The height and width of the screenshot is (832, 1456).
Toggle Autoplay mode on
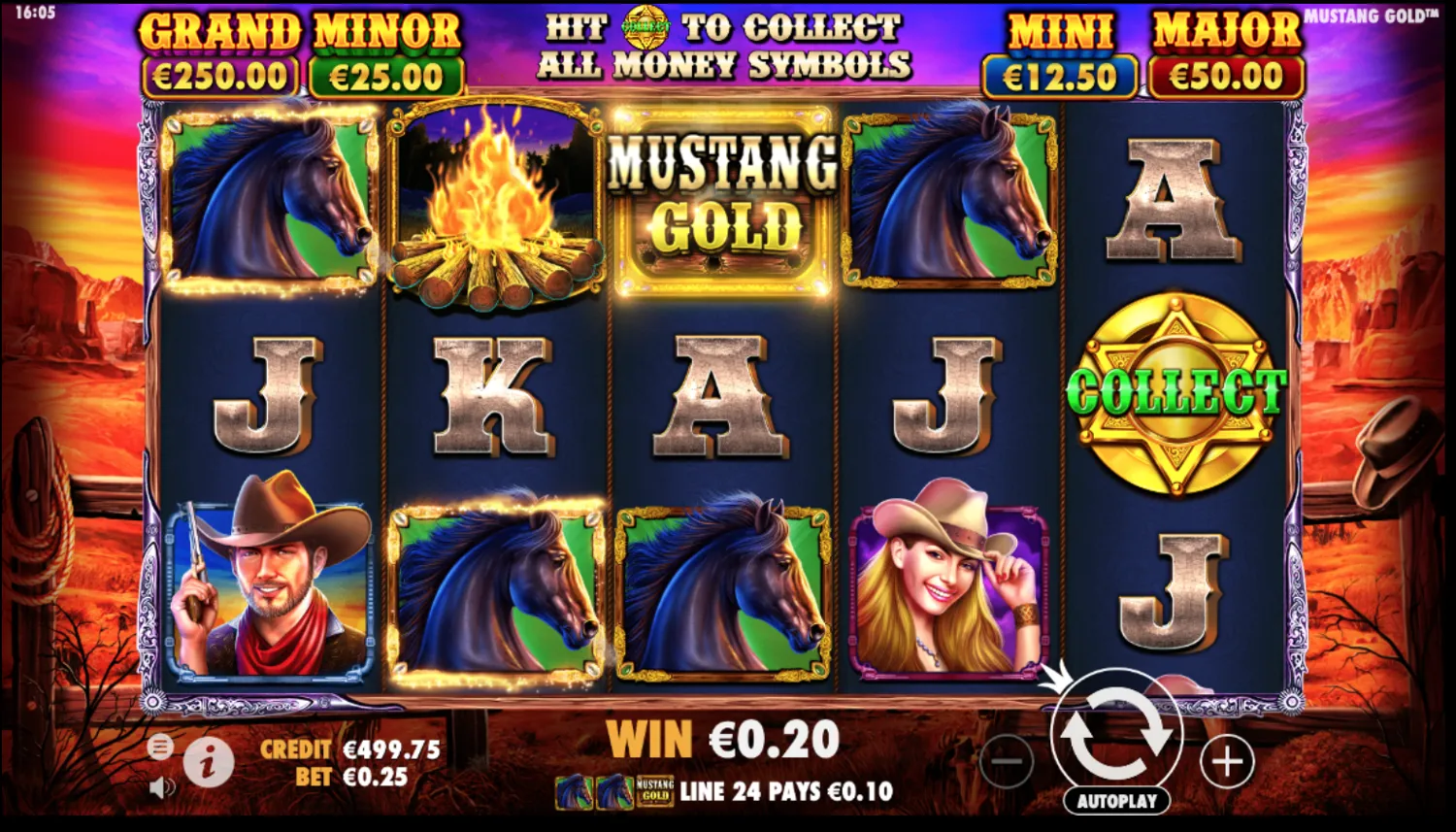(x=1117, y=800)
